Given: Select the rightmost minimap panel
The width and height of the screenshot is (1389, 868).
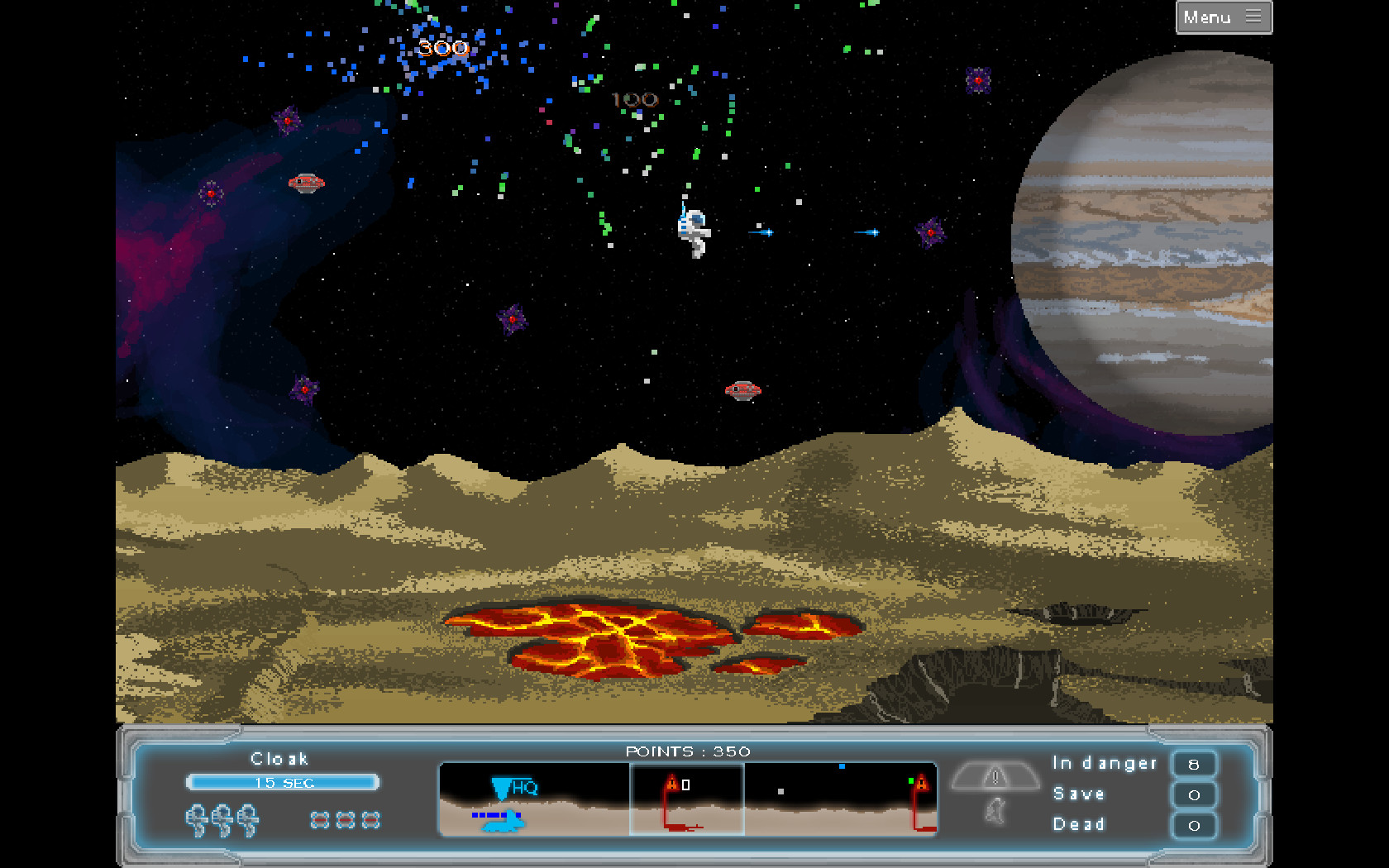Looking at the screenshot, I should [x=839, y=799].
